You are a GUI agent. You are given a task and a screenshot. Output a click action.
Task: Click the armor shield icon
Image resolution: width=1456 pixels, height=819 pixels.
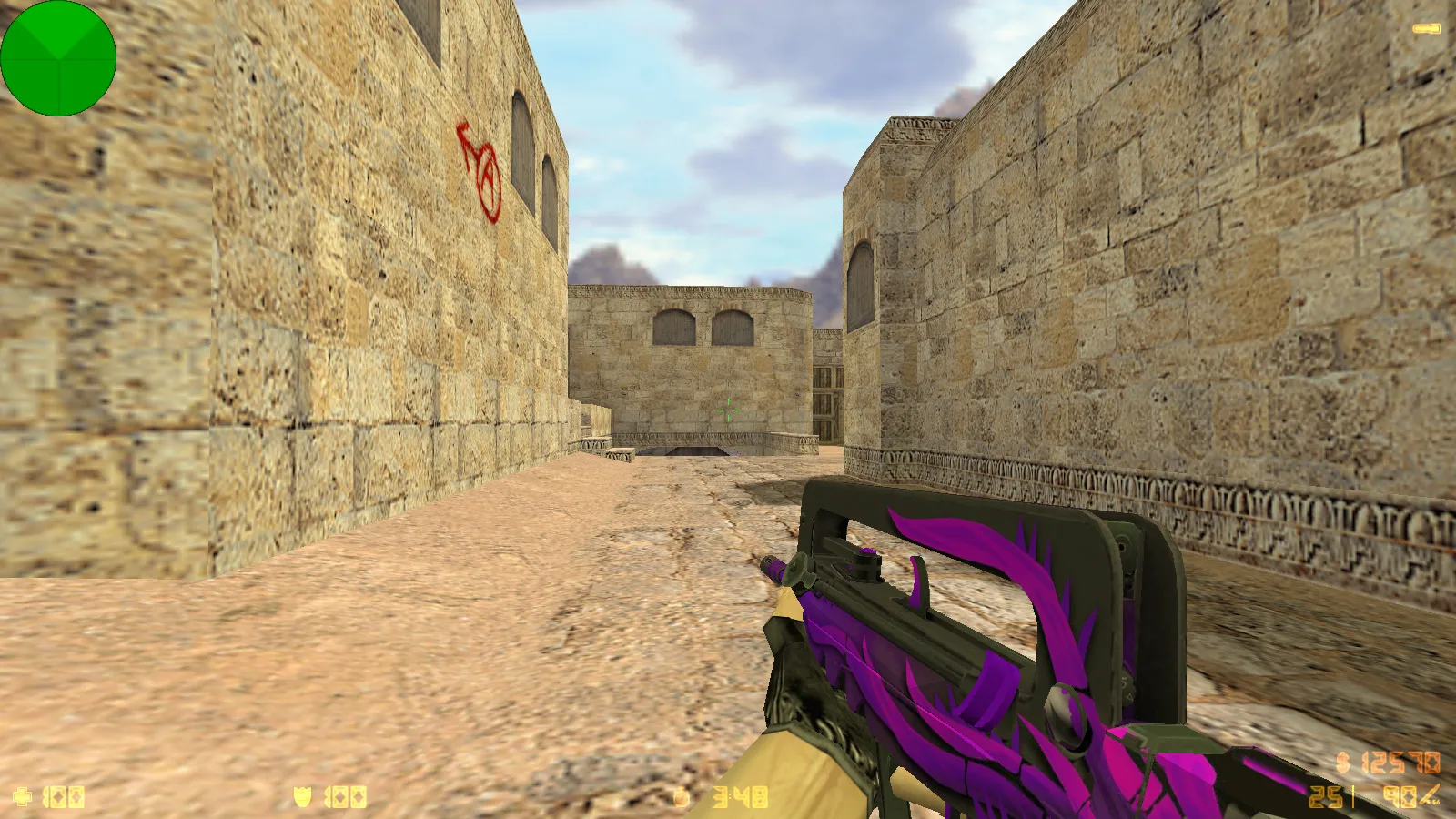point(300,795)
